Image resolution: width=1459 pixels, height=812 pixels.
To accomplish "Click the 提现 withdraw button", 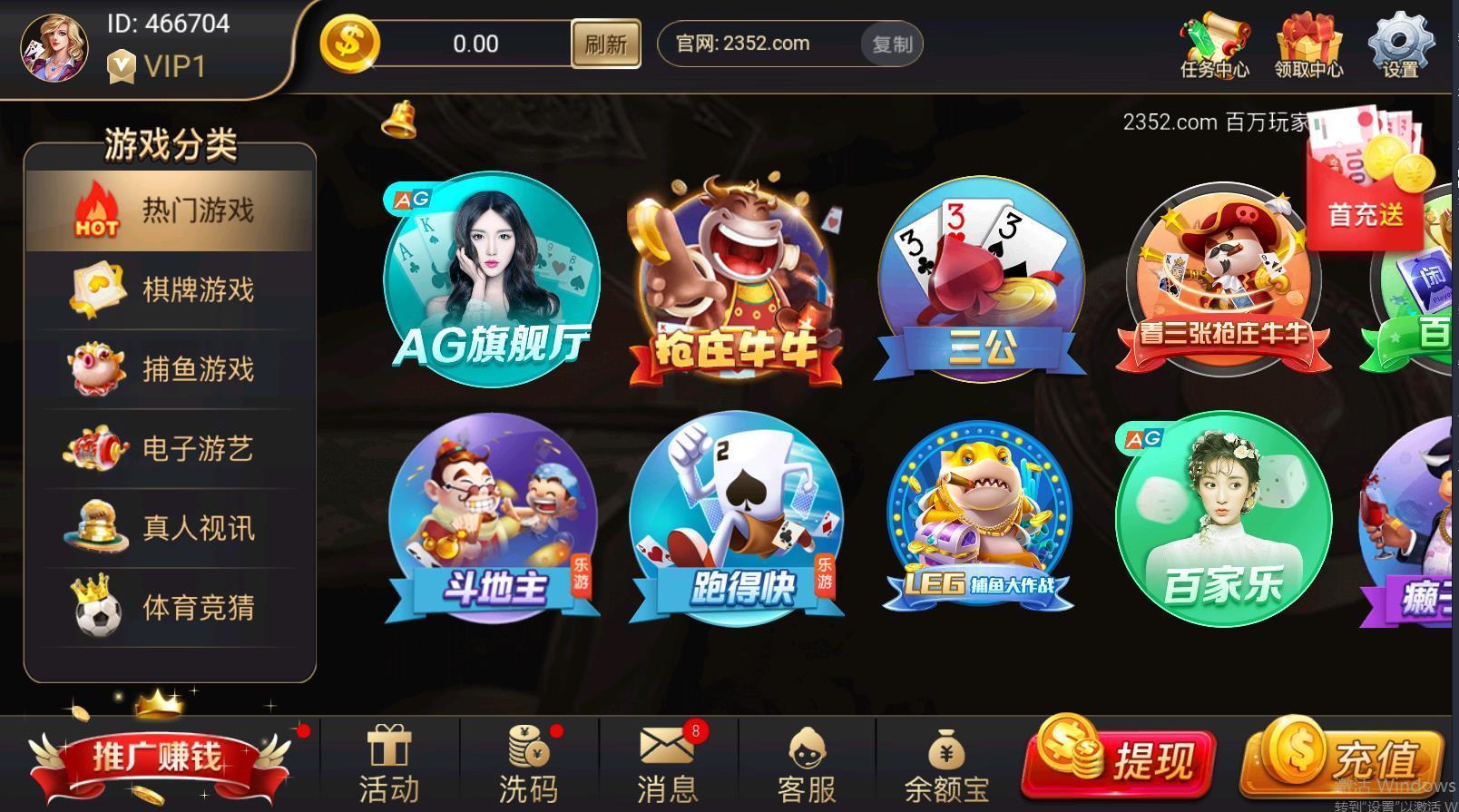I will 1120,759.
